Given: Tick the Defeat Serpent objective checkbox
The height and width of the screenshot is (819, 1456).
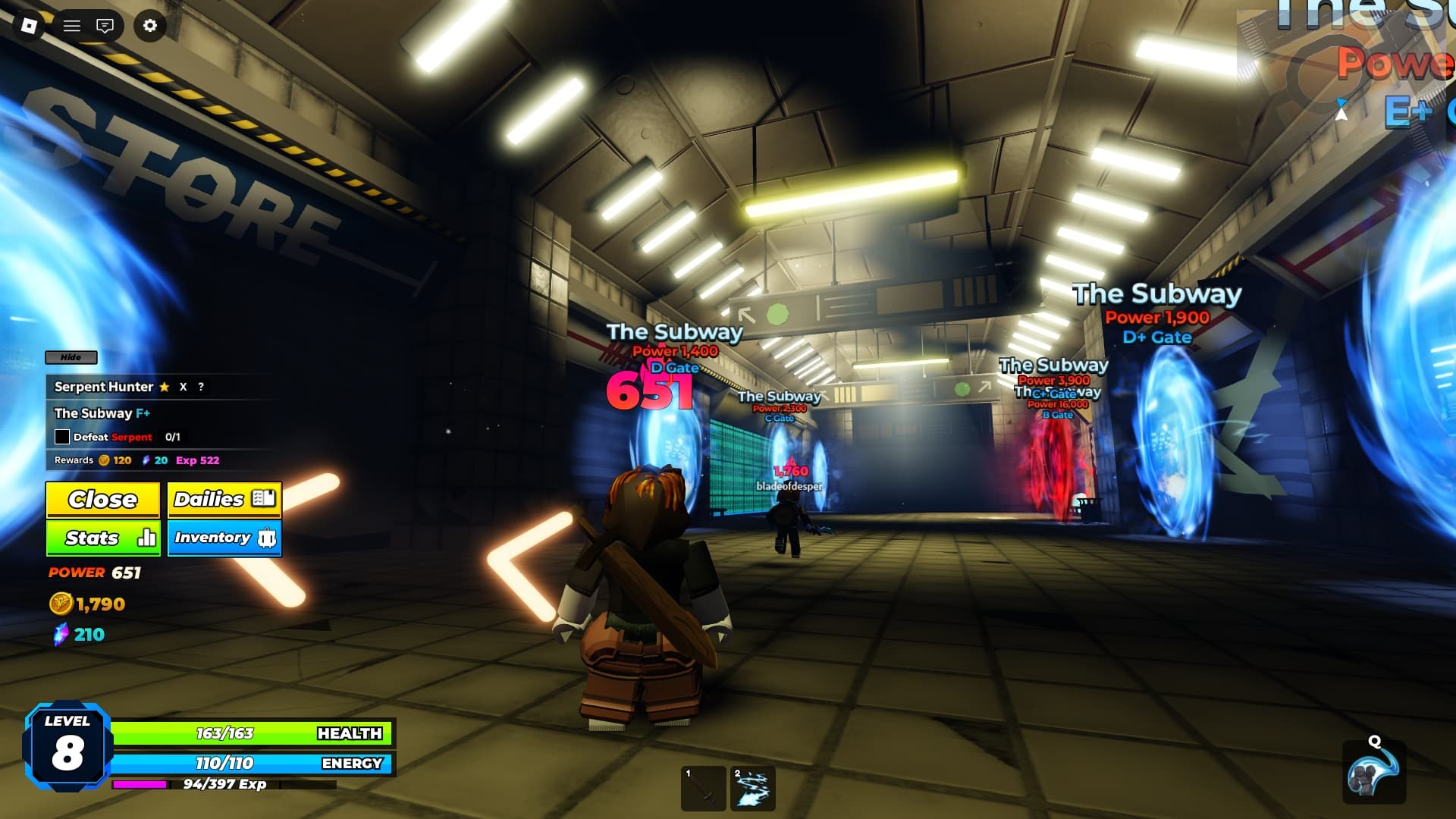Looking at the screenshot, I should coord(62,437).
